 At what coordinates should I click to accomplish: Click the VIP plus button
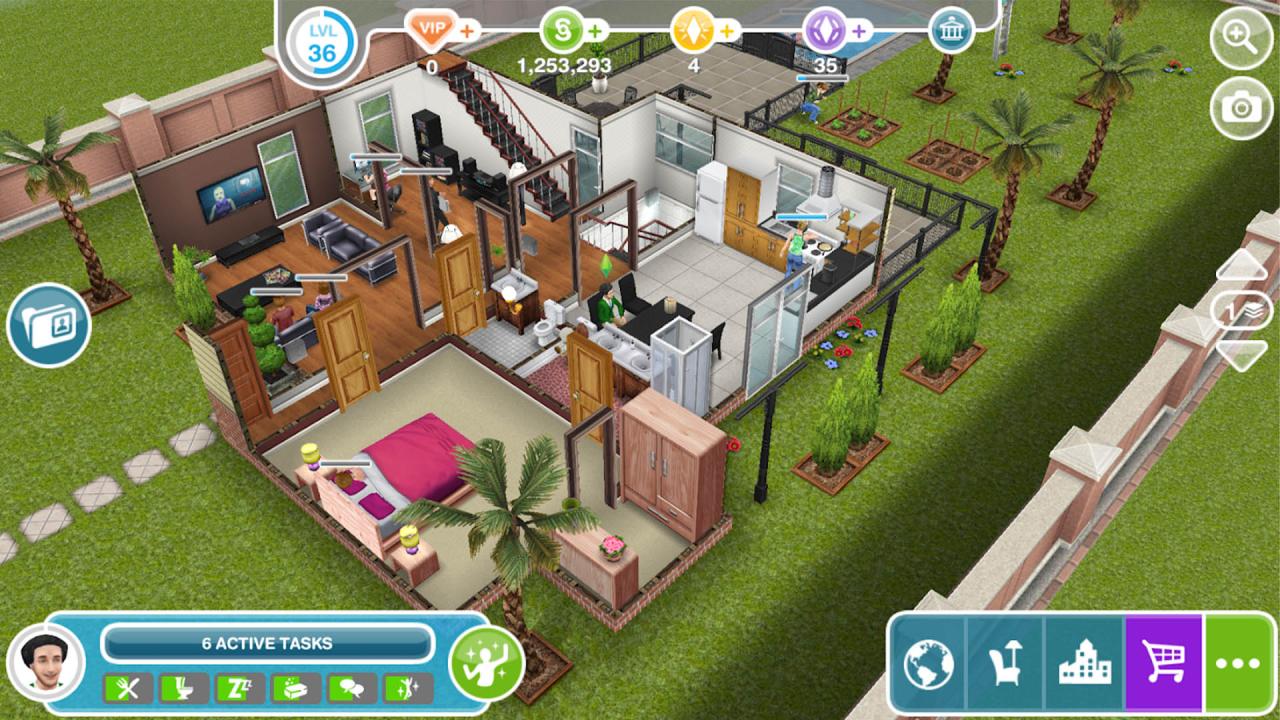click(x=466, y=29)
